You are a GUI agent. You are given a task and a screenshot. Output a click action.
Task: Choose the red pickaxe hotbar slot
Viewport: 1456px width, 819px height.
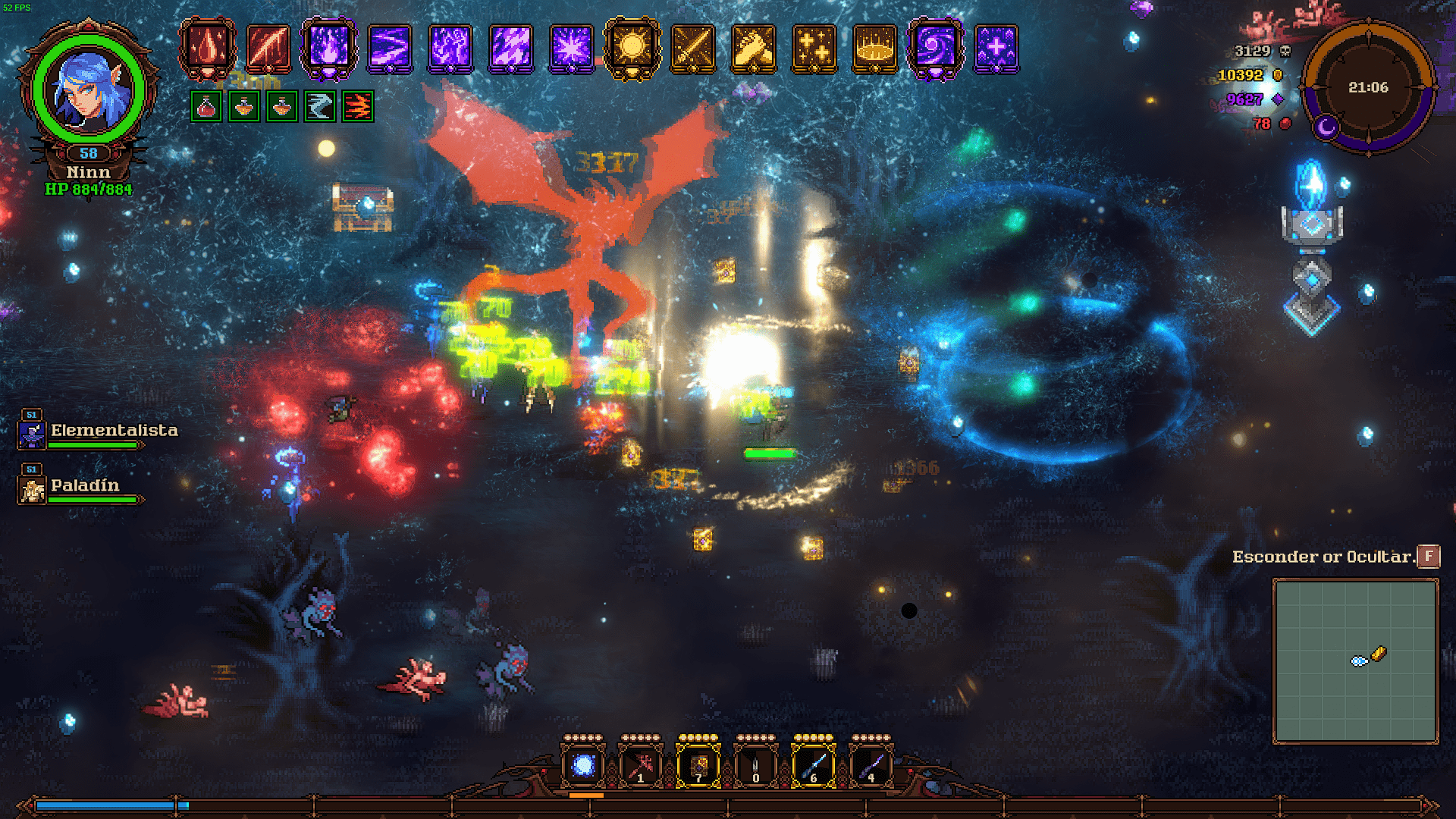(640, 765)
